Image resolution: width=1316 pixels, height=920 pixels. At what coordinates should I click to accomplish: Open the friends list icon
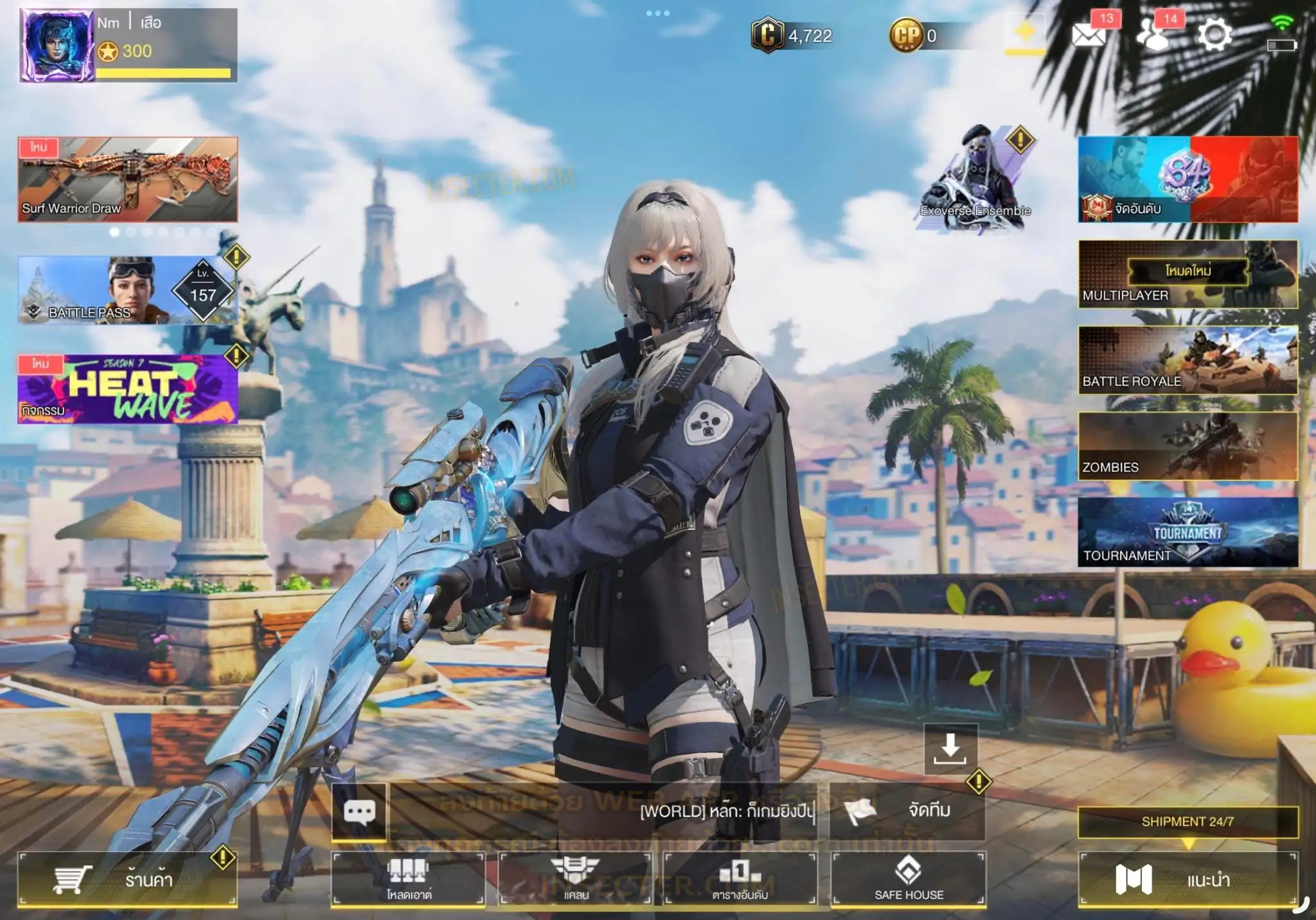point(1153,35)
